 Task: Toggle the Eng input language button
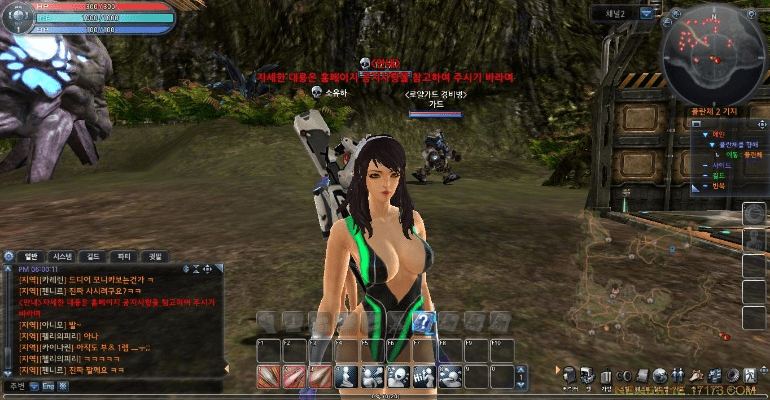pos(47,385)
